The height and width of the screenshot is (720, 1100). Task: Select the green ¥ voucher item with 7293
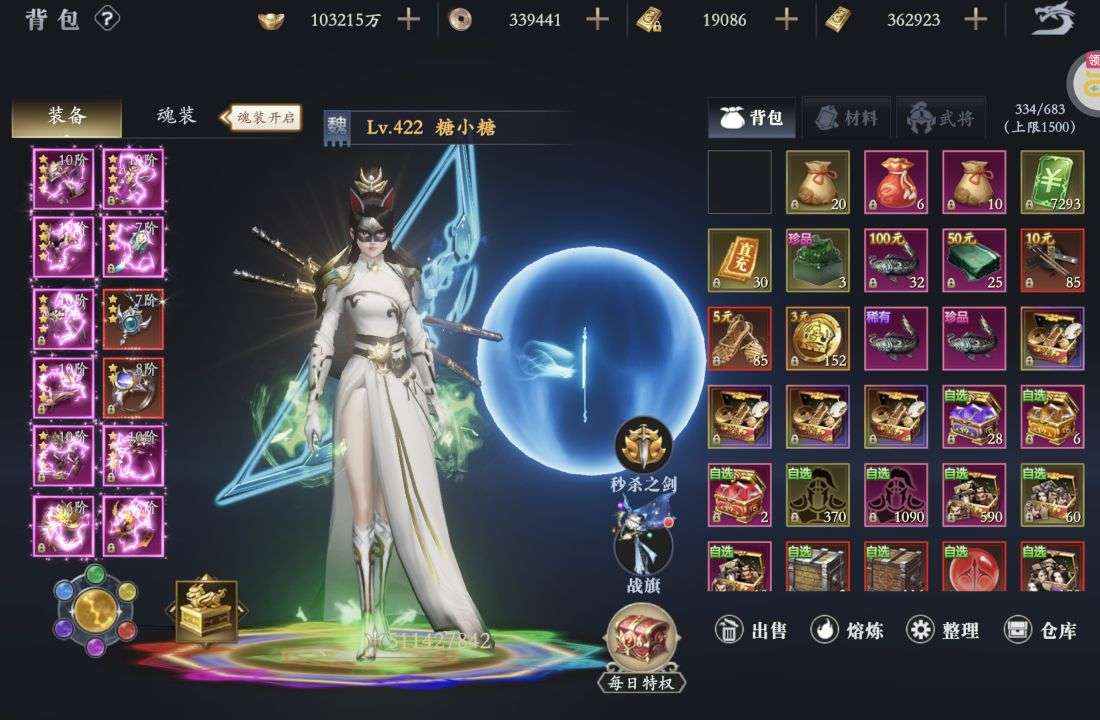point(1052,182)
